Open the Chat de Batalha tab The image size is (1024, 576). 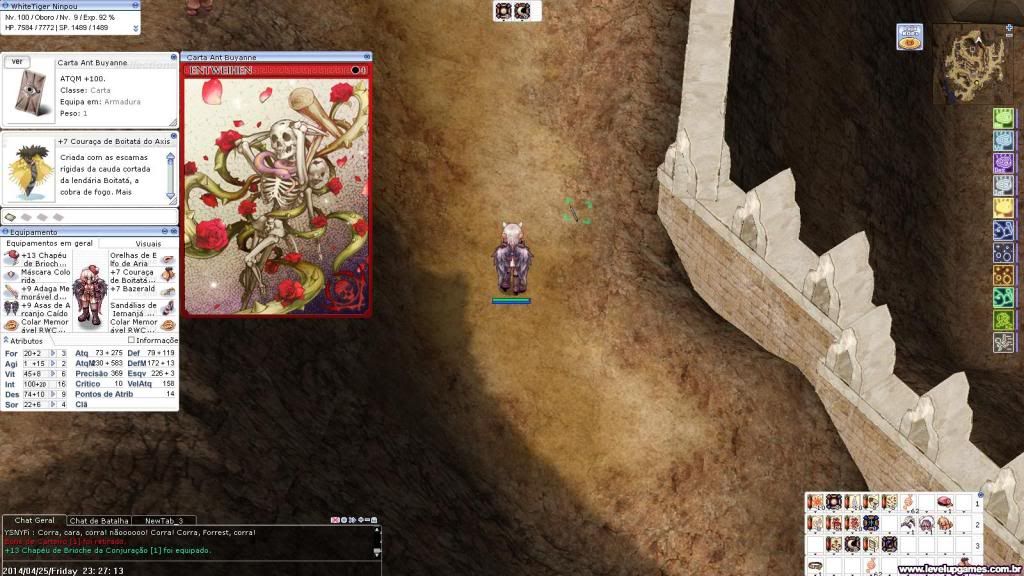coord(98,521)
